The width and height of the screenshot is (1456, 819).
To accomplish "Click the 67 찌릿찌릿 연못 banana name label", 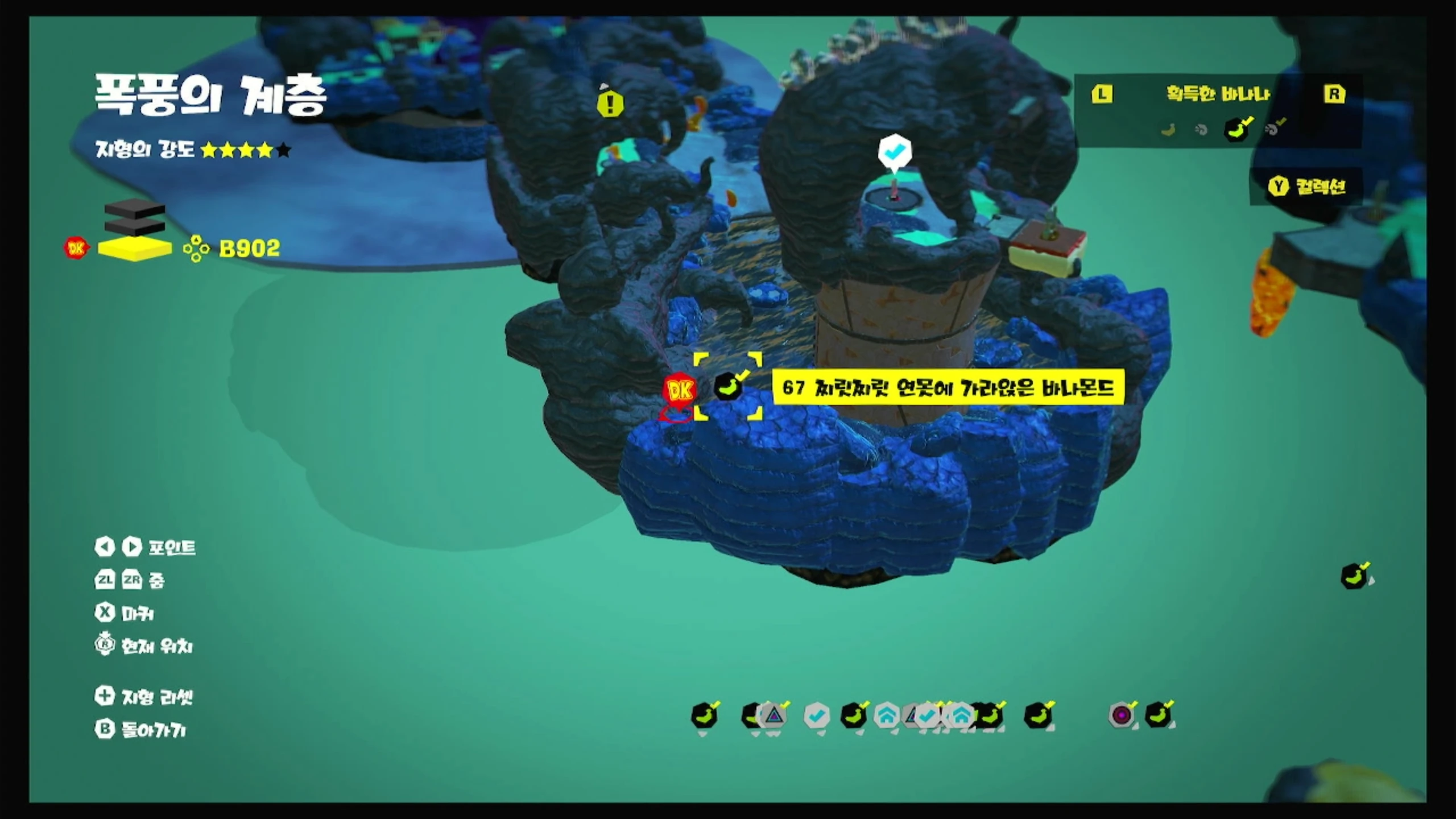I will tap(948, 388).
